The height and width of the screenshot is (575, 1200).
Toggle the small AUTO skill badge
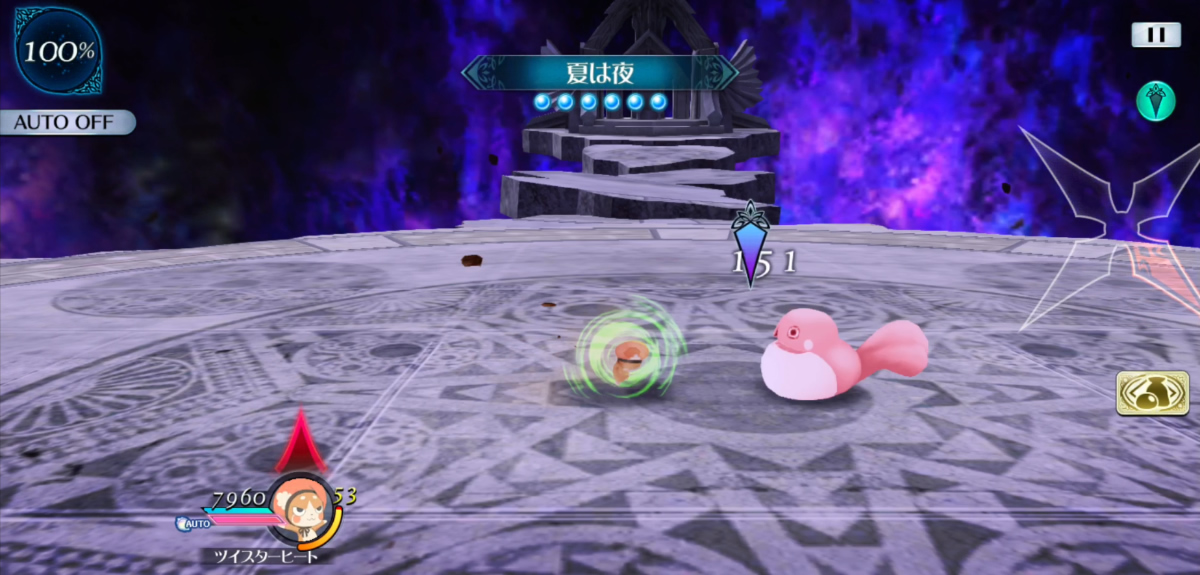(x=194, y=523)
